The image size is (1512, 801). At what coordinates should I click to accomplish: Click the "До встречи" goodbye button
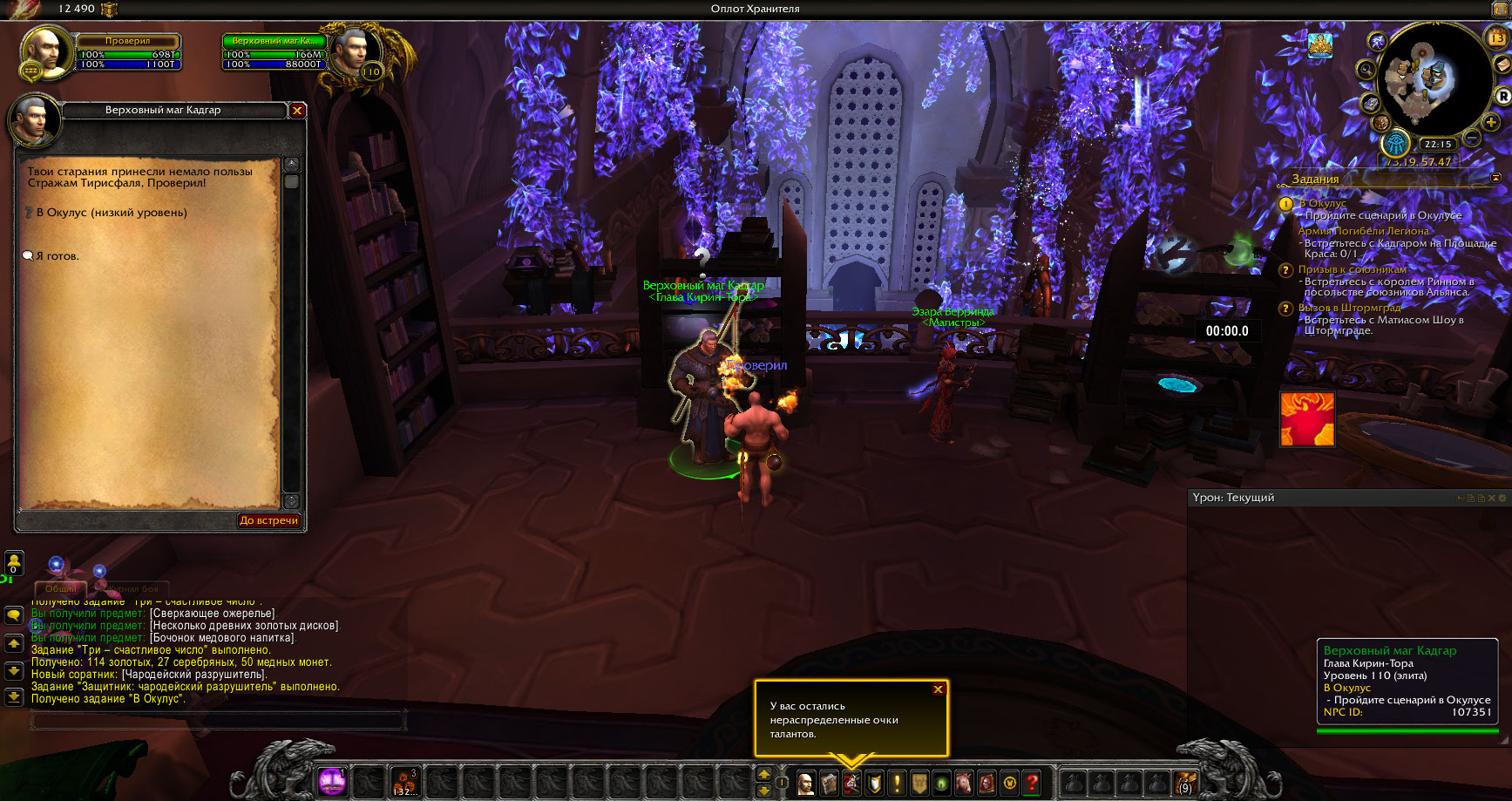tap(269, 520)
